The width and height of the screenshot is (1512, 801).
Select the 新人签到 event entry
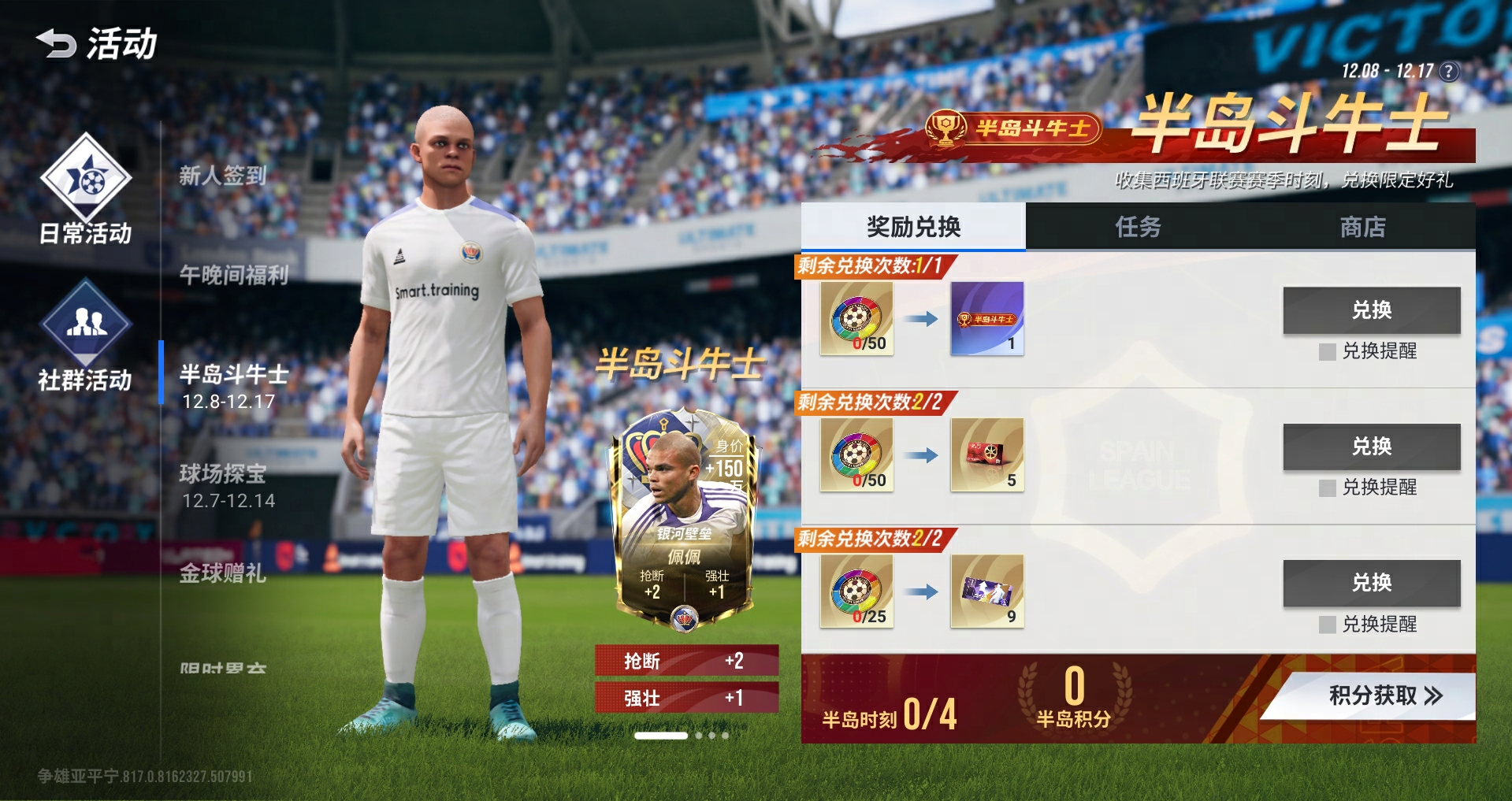click(223, 176)
